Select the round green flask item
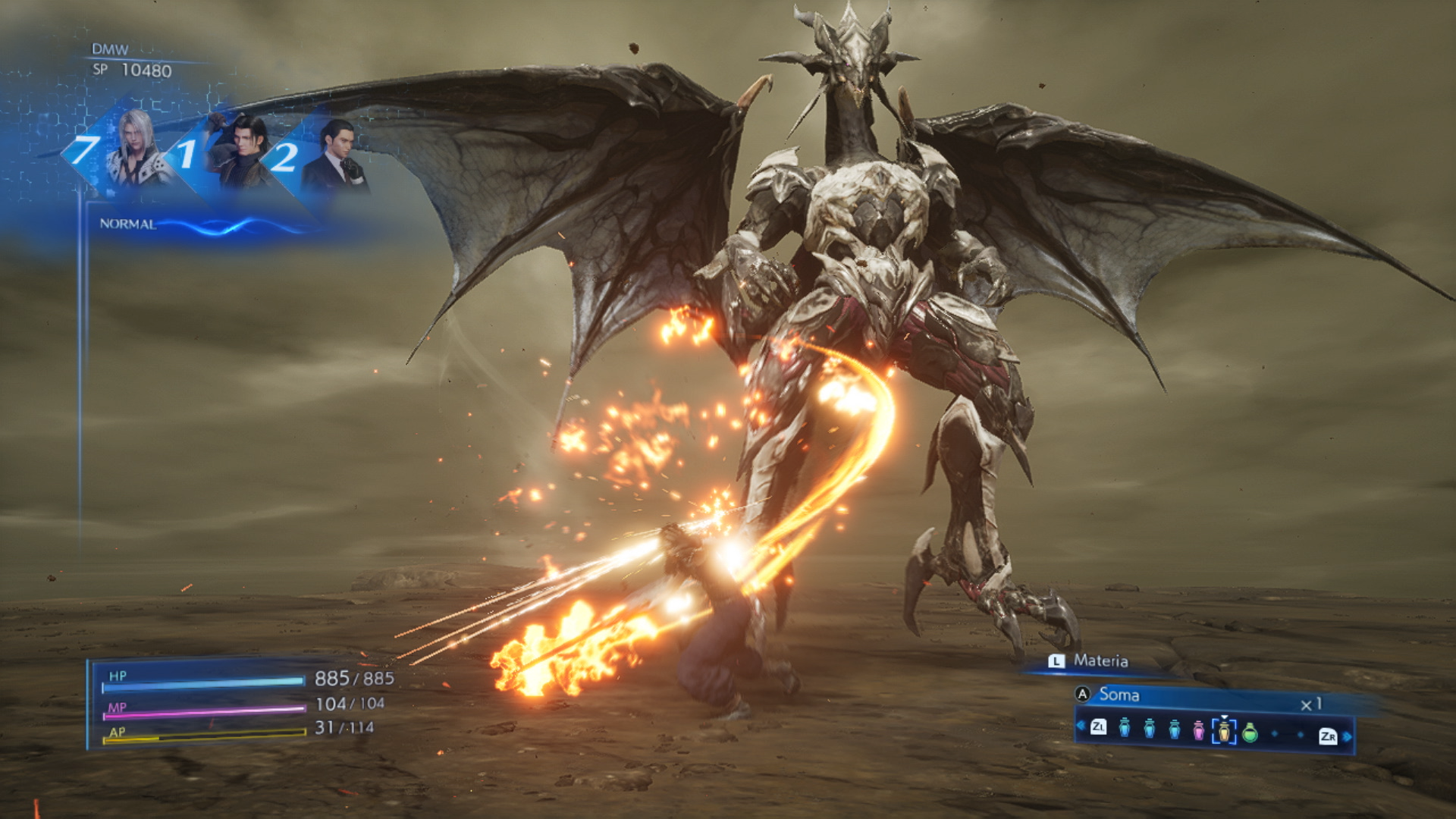Viewport: 1456px width, 819px height. pos(1250,733)
